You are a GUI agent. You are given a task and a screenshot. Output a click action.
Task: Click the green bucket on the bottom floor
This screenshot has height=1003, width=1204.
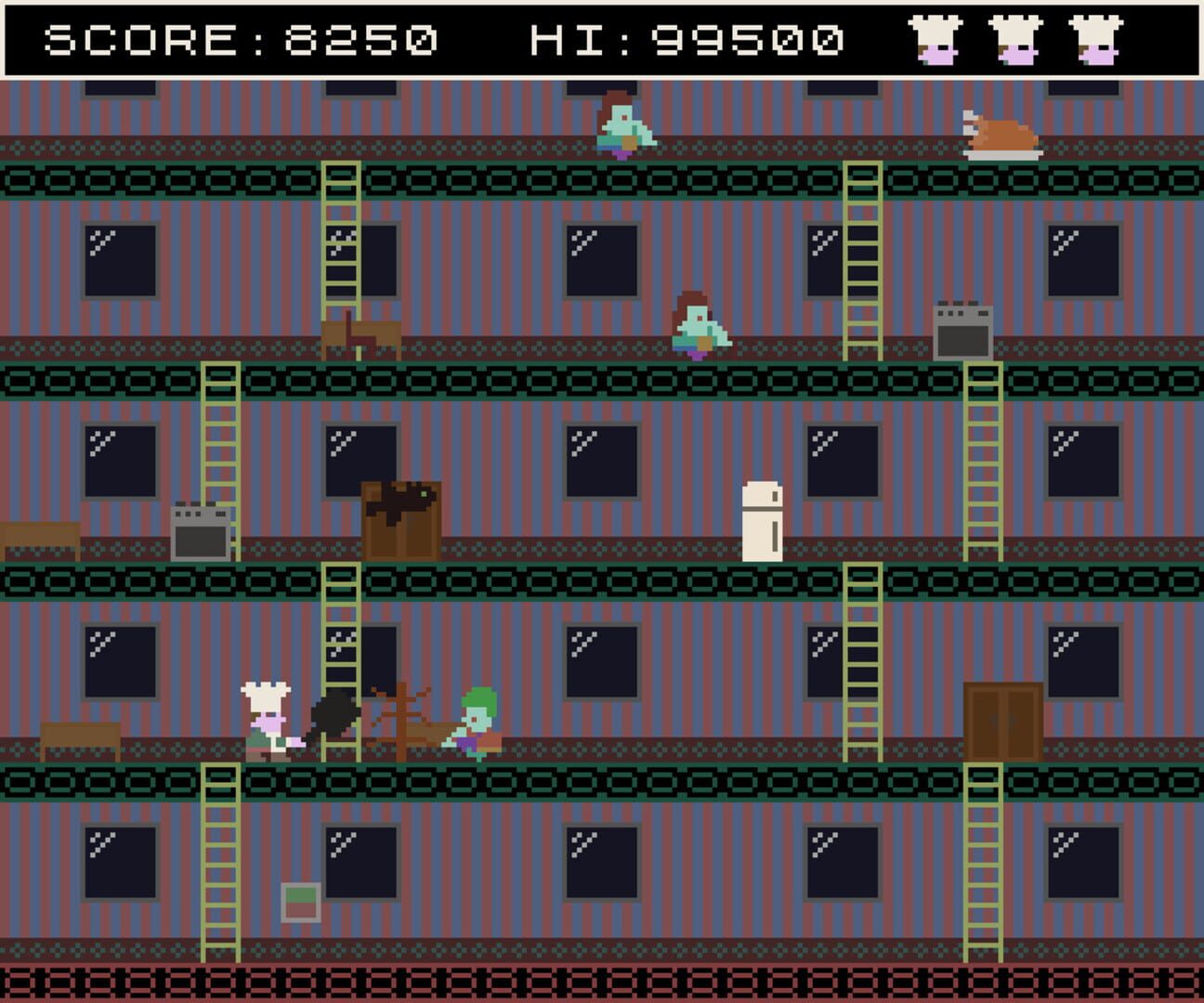[x=298, y=900]
